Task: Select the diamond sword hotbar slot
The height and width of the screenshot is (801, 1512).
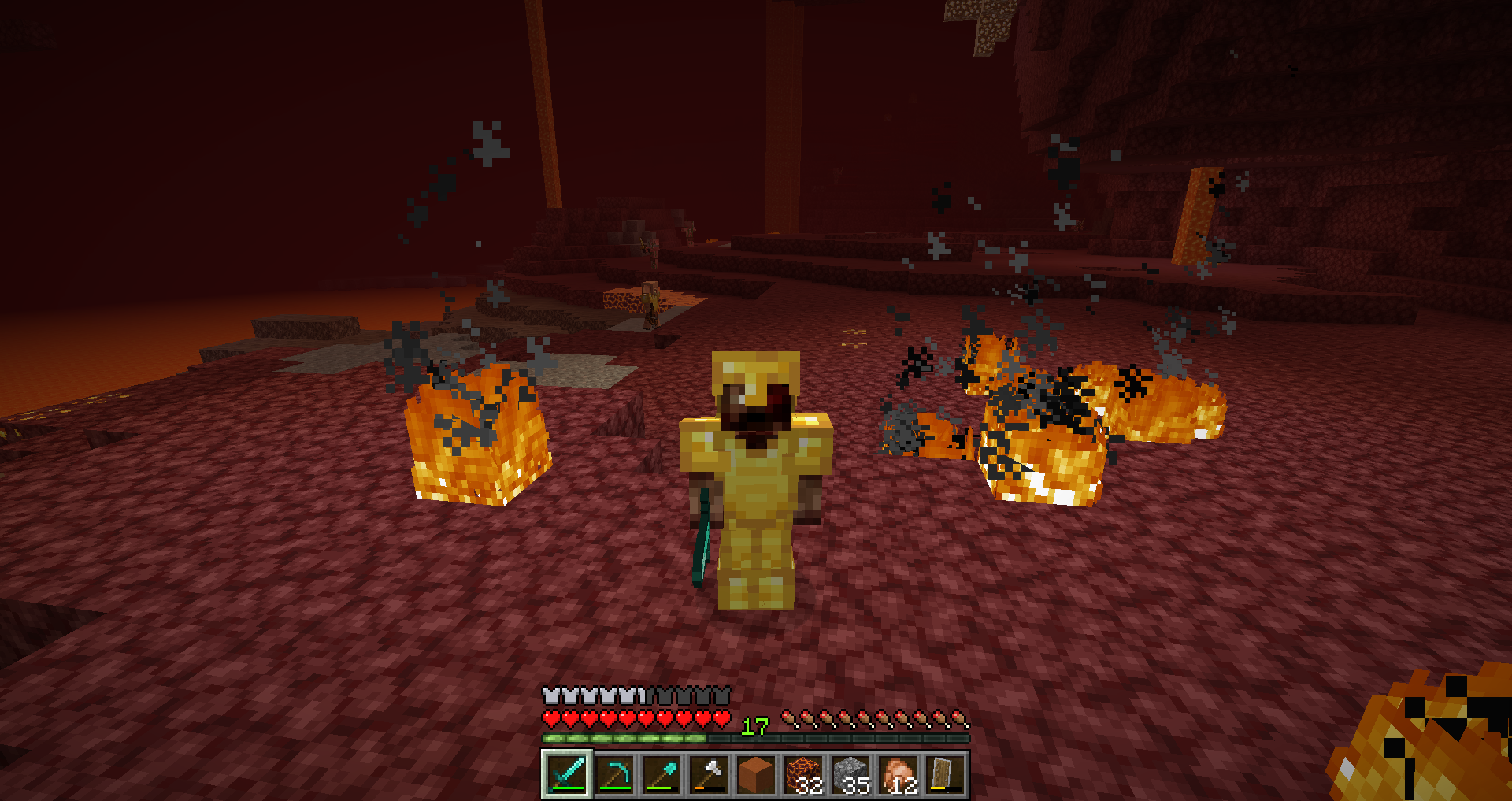Action: click(x=567, y=774)
